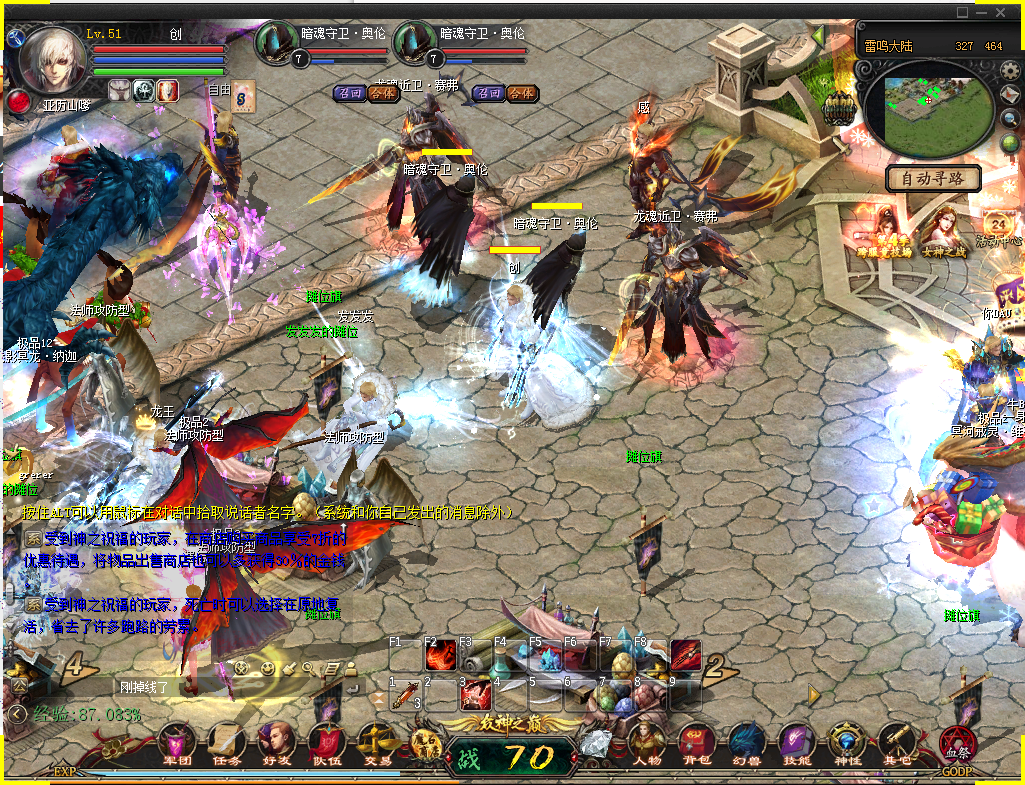The width and height of the screenshot is (1025, 785).
Task: Open the 幻兽 pet menu
Action: pos(747,743)
